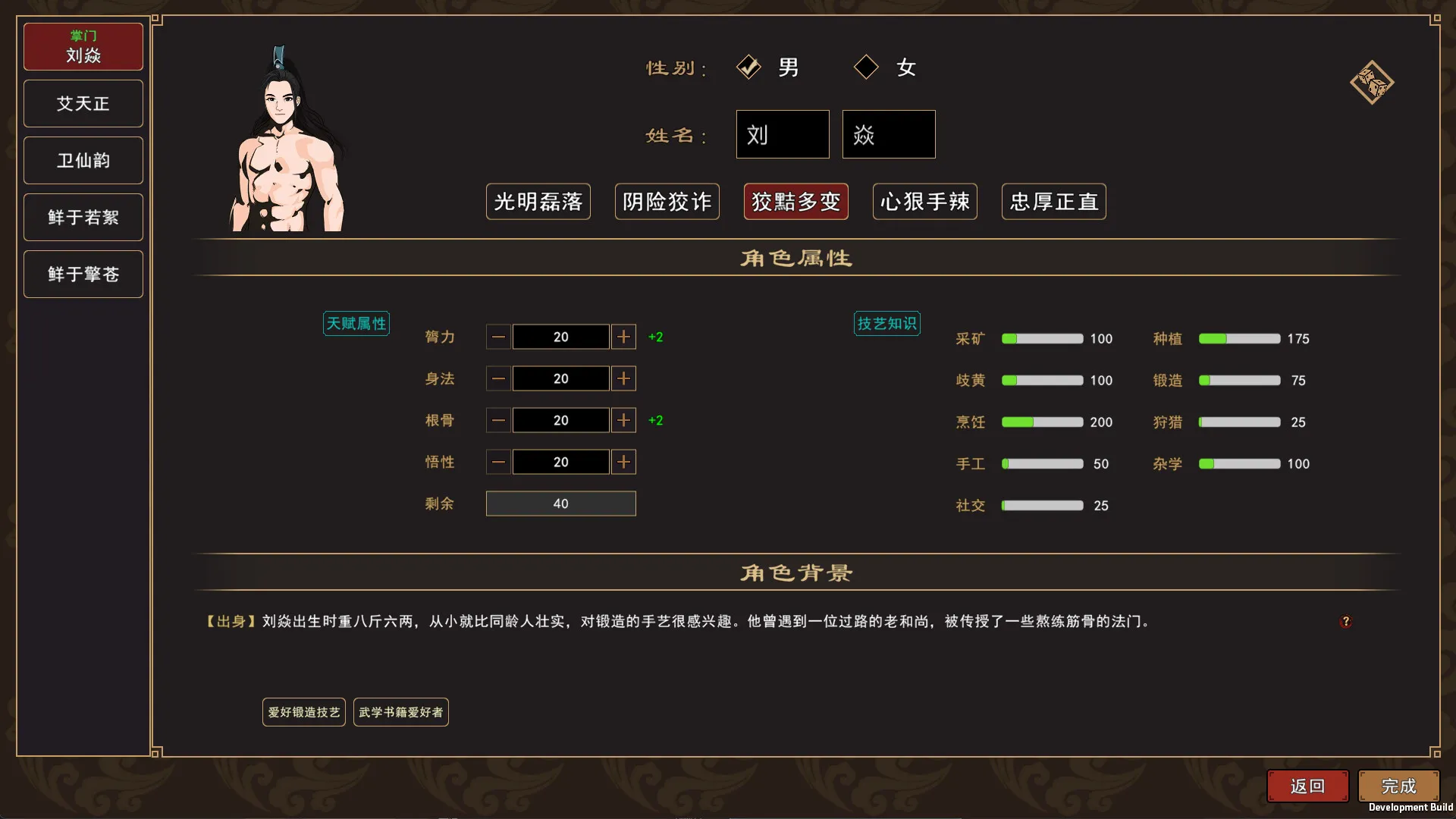Decrease 悟性 with the minus button
This screenshot has height=819, width=1456.
(498, 462)
